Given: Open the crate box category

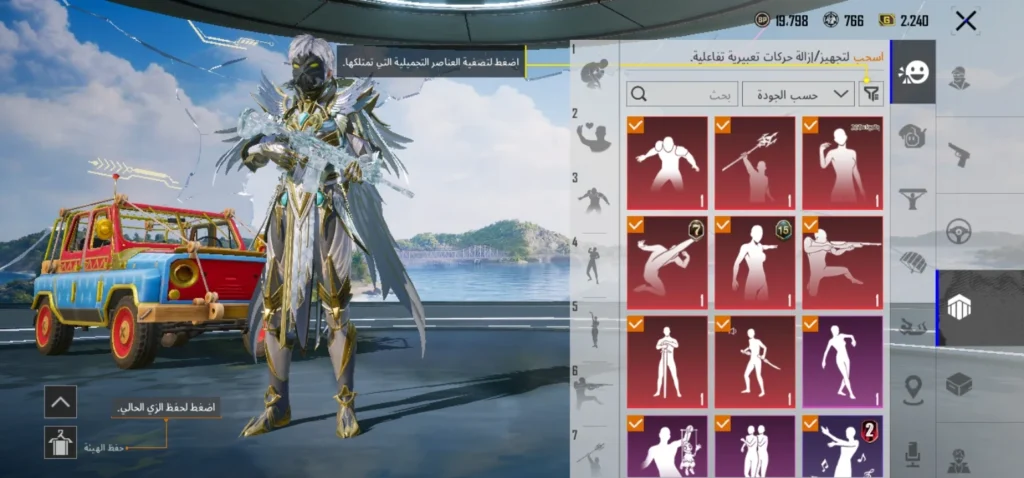Looking at the screenshot, I should (959, 384).
